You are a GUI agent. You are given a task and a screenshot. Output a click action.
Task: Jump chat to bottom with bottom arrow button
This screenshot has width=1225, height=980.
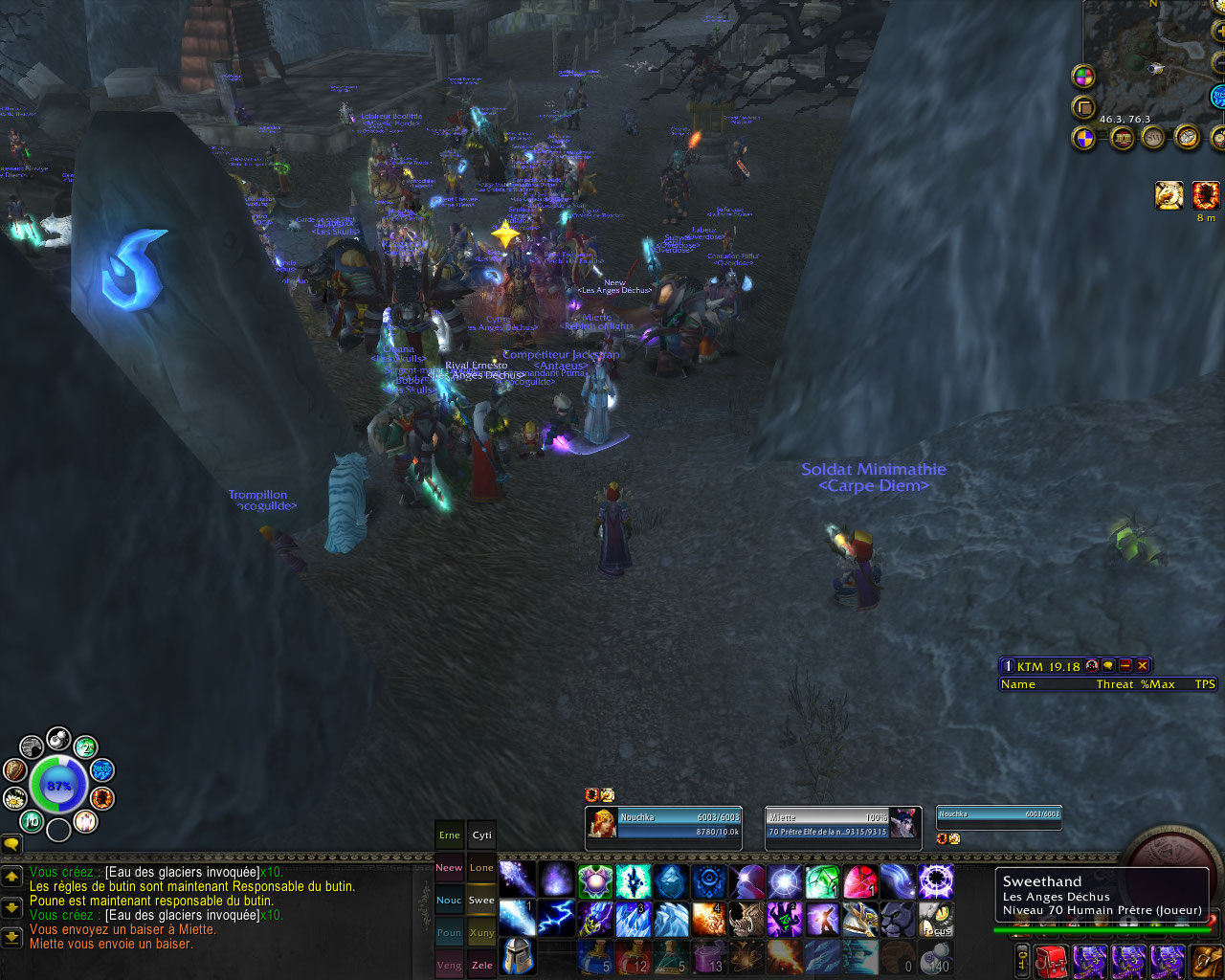11,936
